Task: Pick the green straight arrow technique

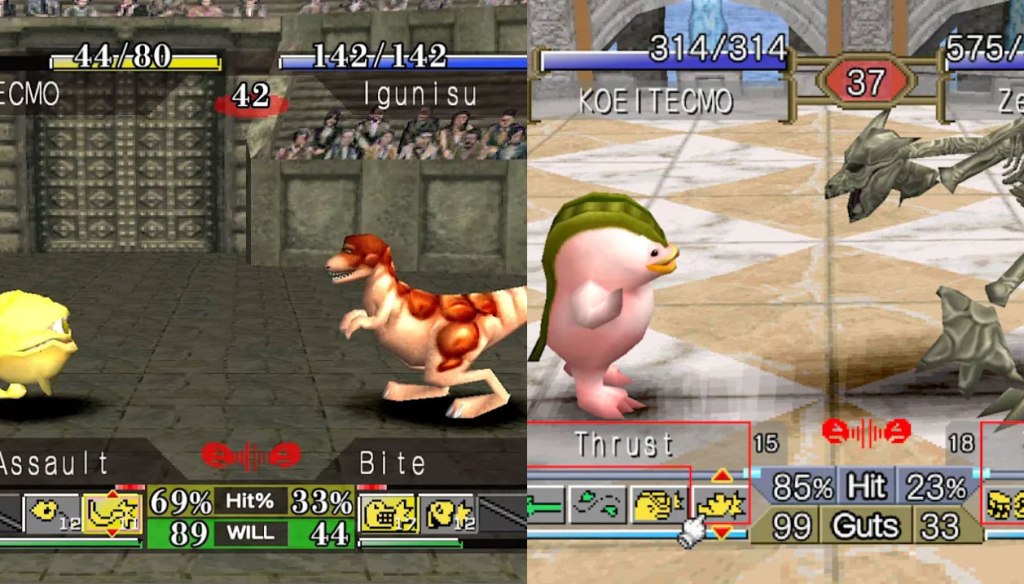Action: tap(545, 504)
